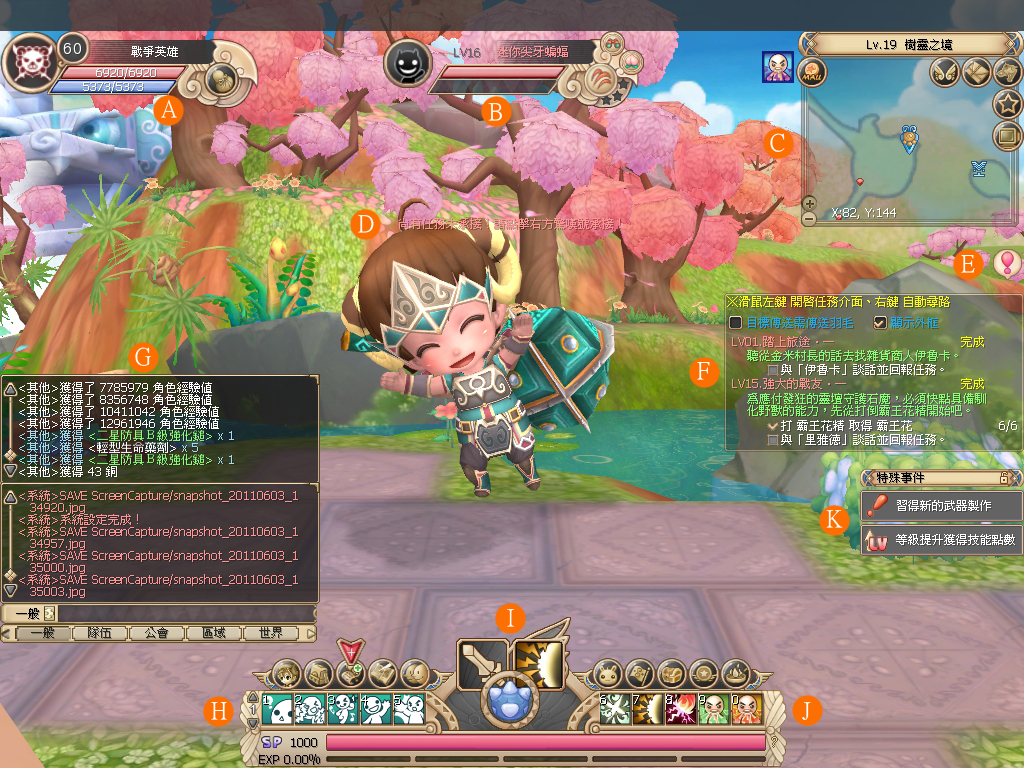Viewport: 1024px width, 768px height.
Task: Click the pink exclamation mark alert bubble
Action: pos(1005,264)
